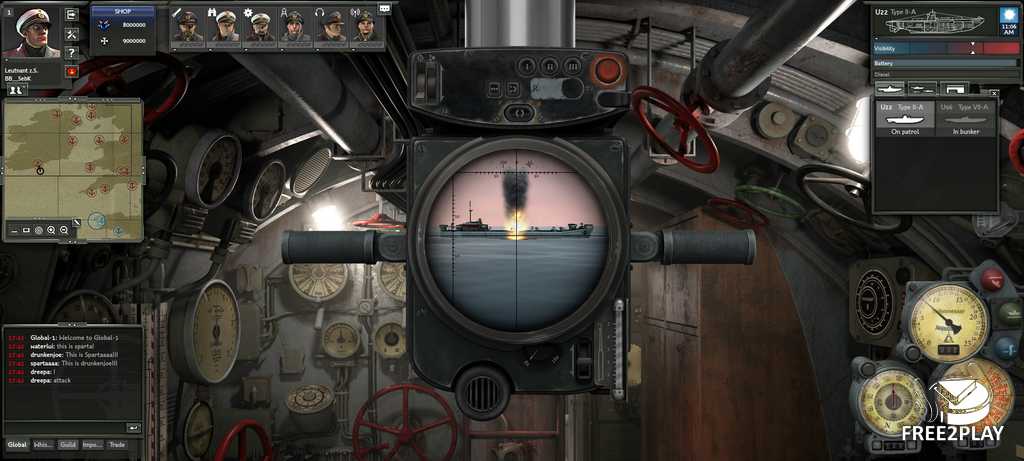Select the binoculars crew officer portrait
1024x461 pixels.
pos(224,26)
